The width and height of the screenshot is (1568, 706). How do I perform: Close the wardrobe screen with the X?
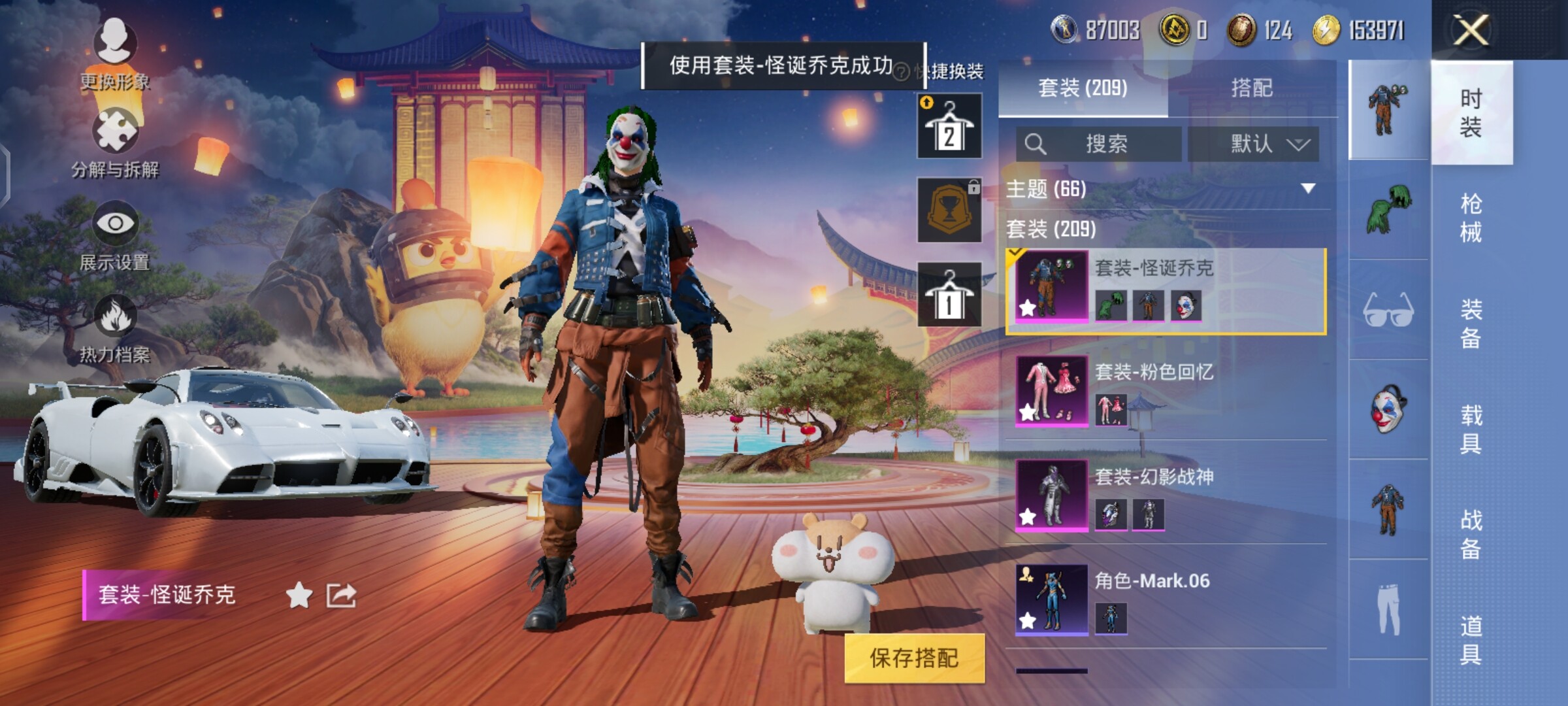[1471, 30]
